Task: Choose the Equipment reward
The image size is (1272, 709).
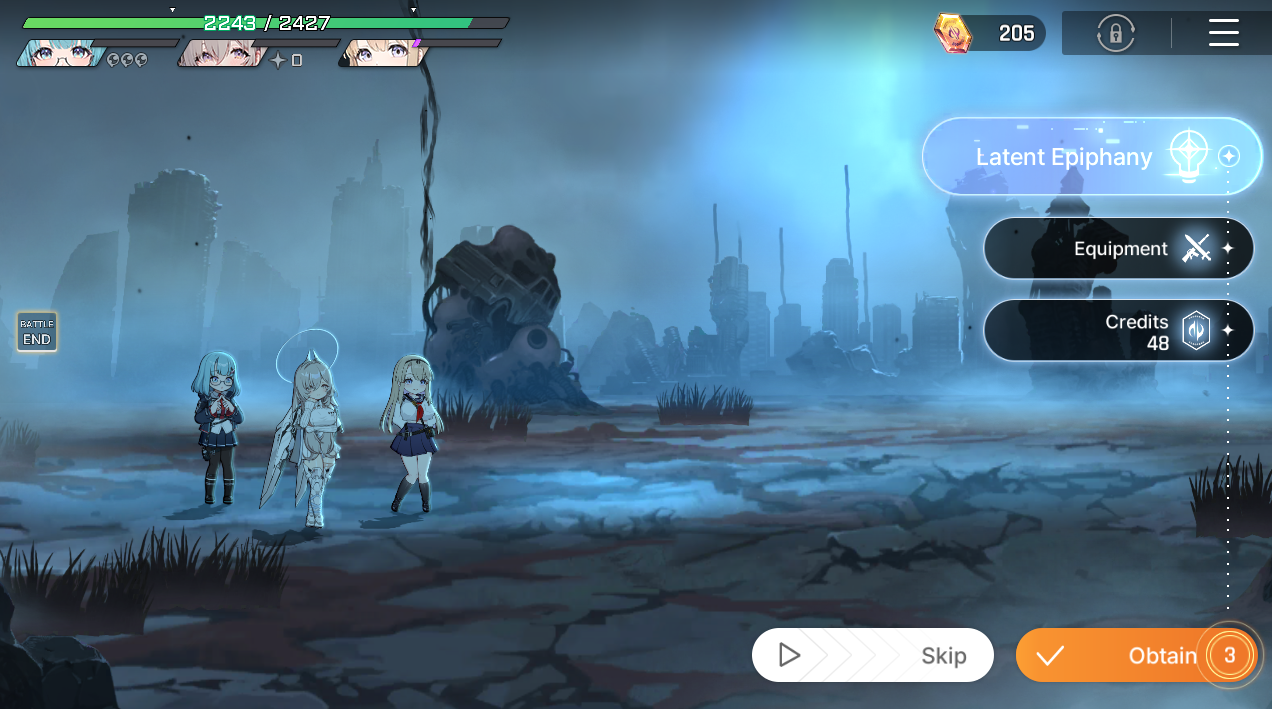Action: [x=1118, y=249]
